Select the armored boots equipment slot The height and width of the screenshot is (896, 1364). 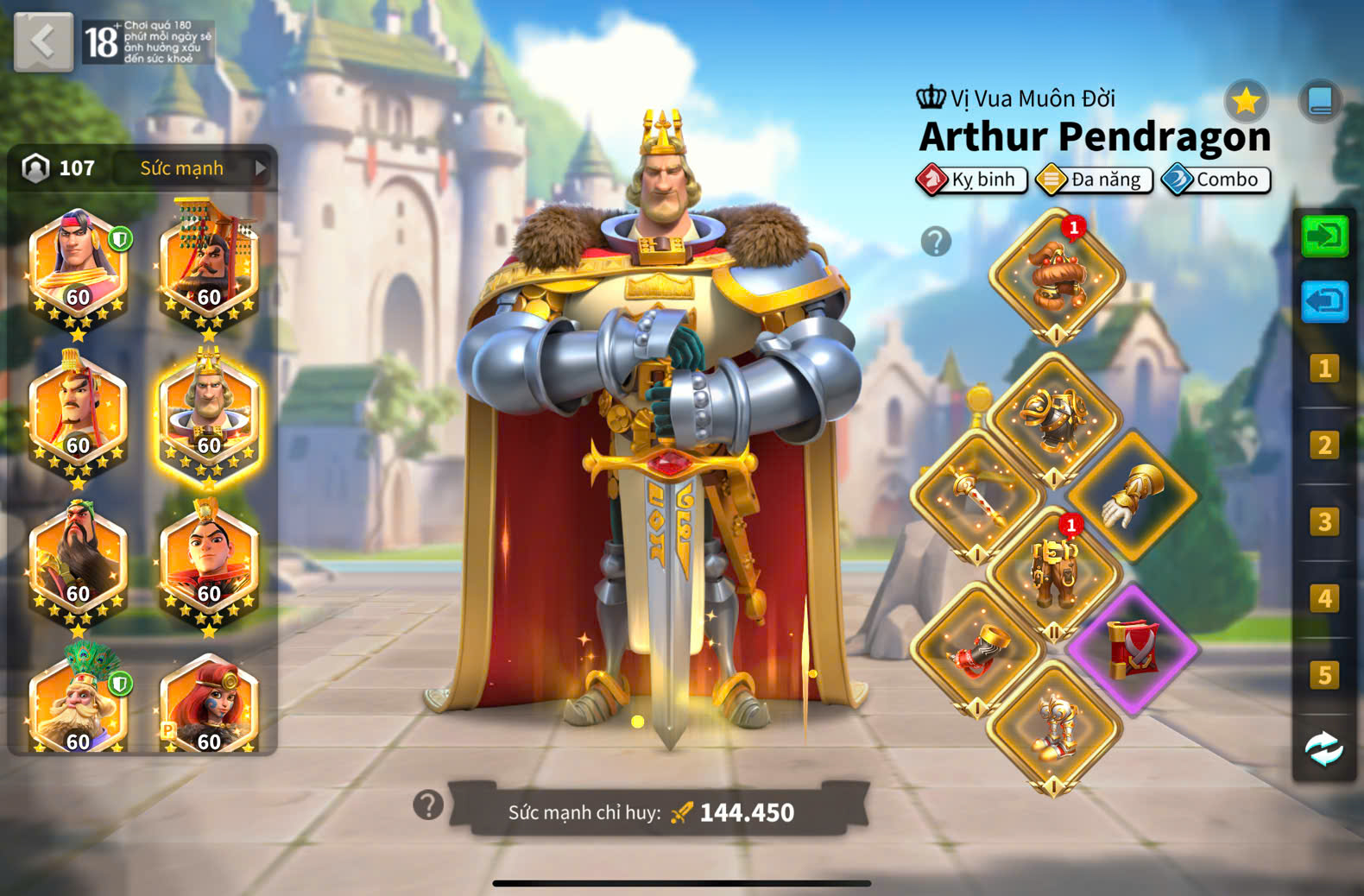[x=1053, y=727]
